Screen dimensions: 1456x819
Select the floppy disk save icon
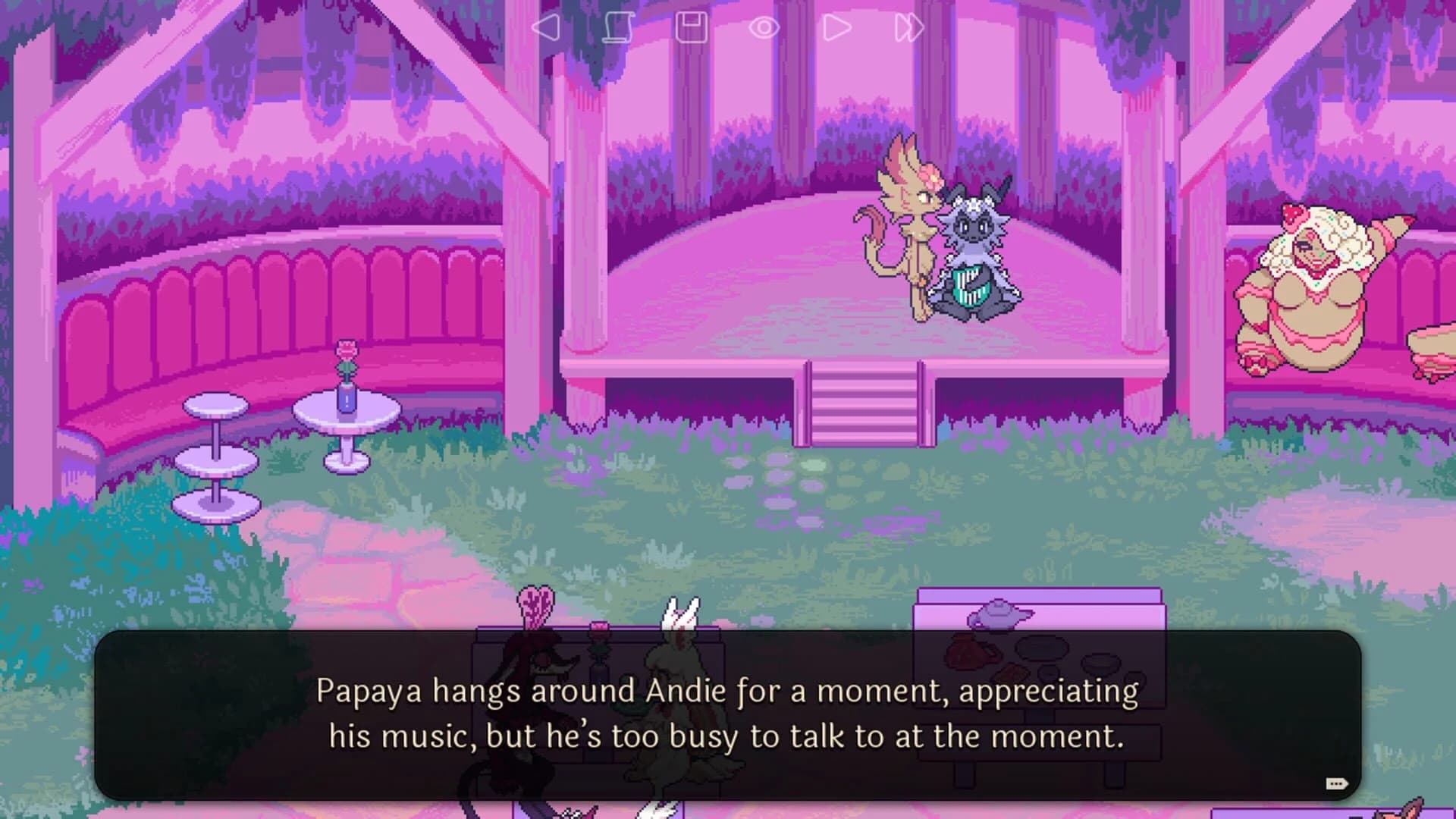[x=692, y=27]
